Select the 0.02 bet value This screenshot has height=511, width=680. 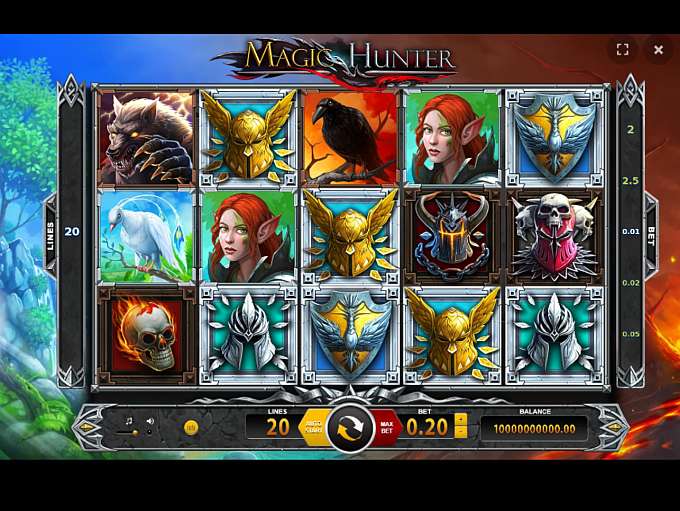pos(630,283)
